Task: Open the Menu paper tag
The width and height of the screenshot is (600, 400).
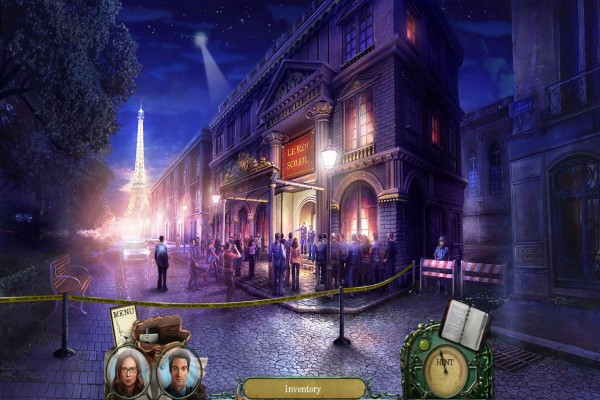Action: point(123,324)
